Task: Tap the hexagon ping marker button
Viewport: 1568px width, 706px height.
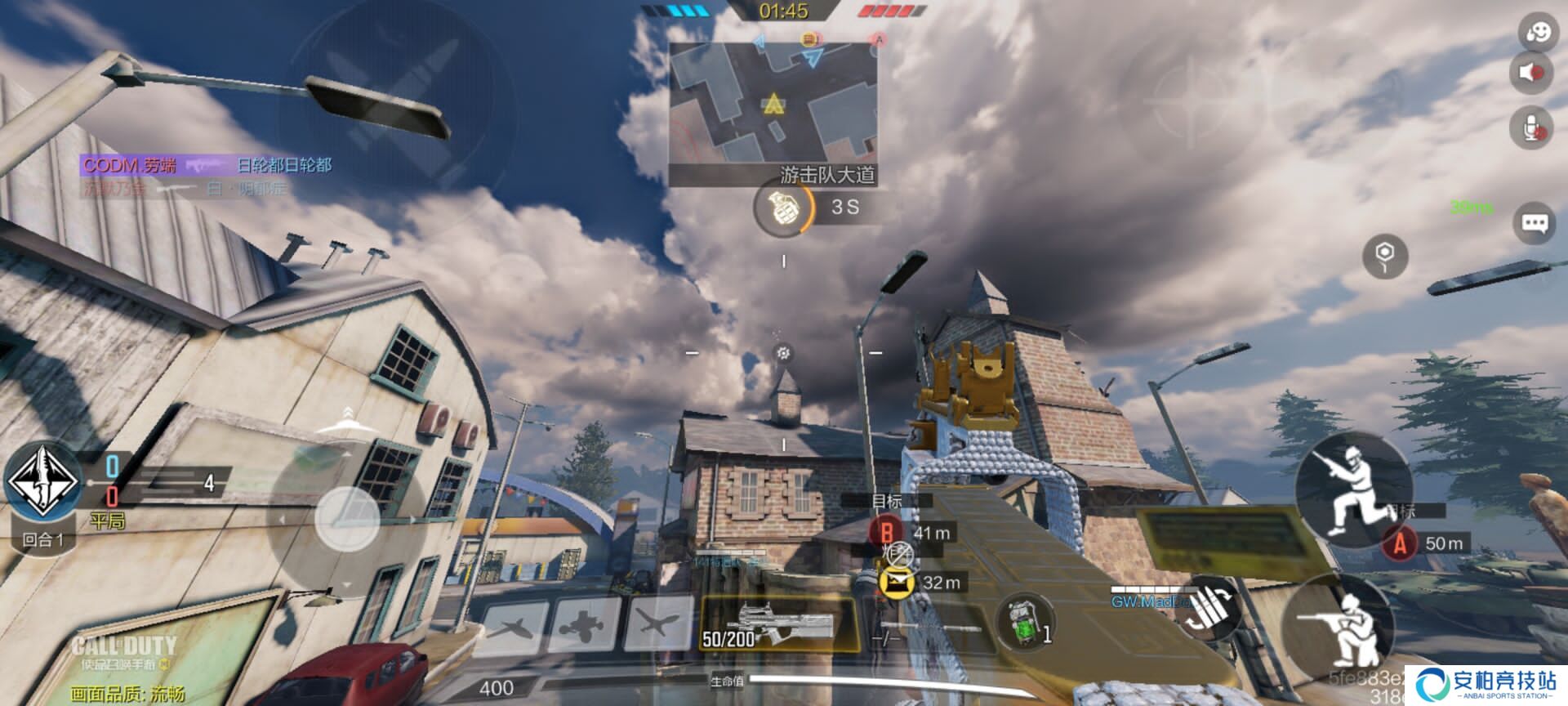Action: [x=1385, y=255]
